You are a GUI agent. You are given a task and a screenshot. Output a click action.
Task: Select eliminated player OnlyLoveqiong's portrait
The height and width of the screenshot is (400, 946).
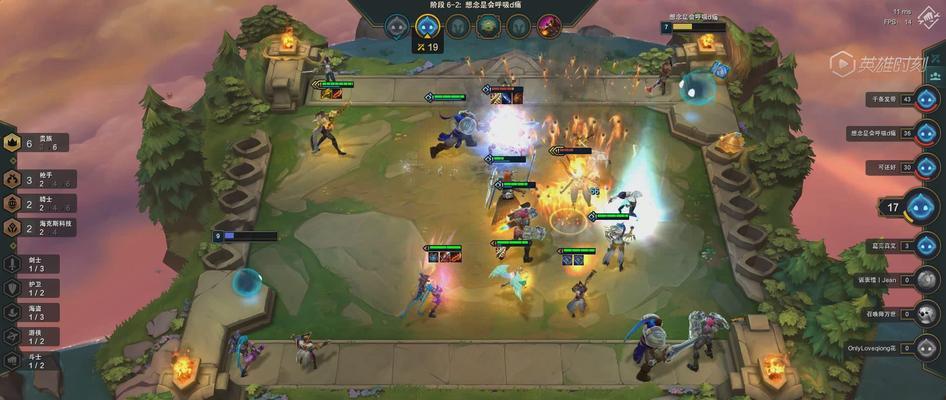coord(928,348)
